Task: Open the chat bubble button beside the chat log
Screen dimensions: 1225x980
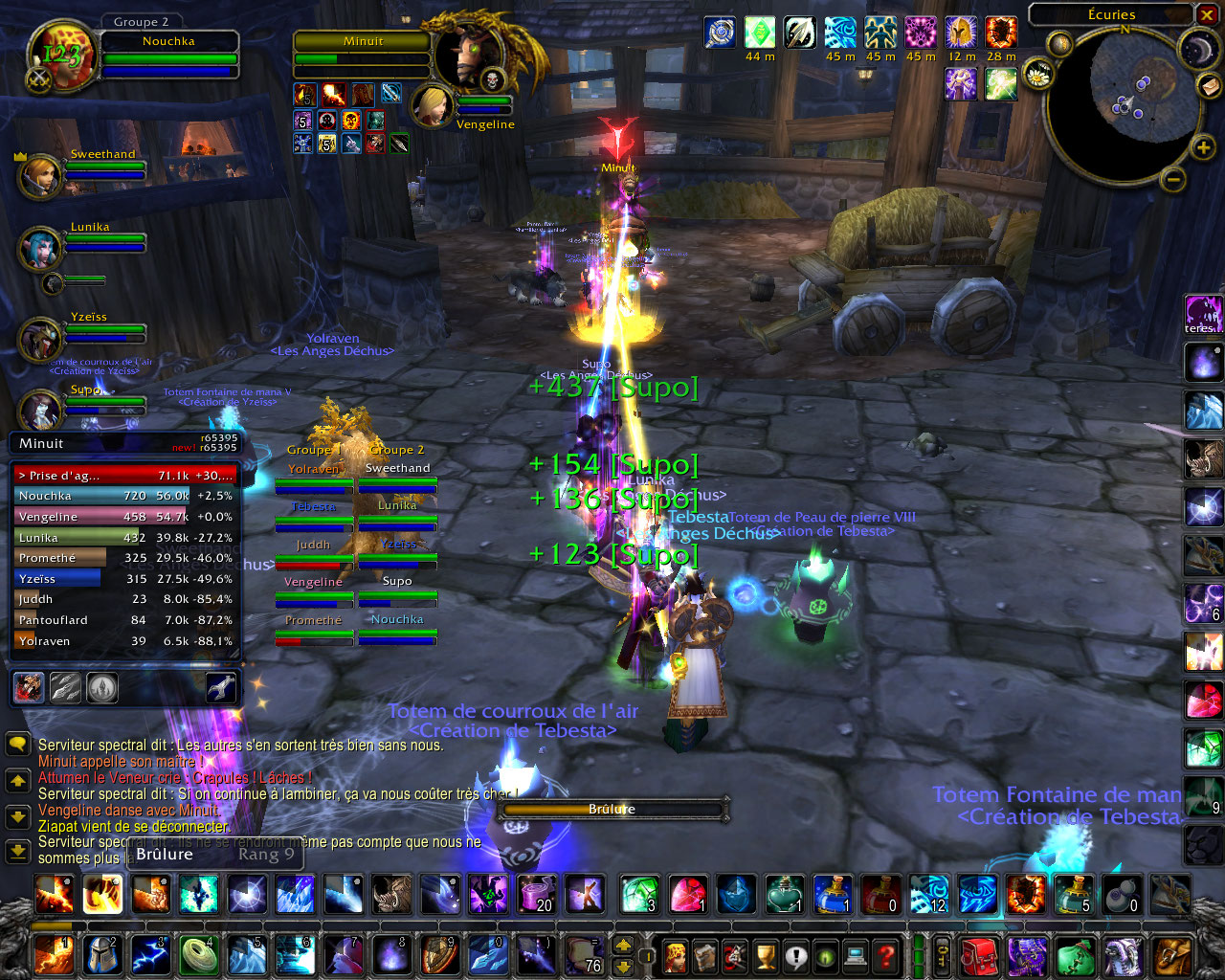Action: pos(17,745)
